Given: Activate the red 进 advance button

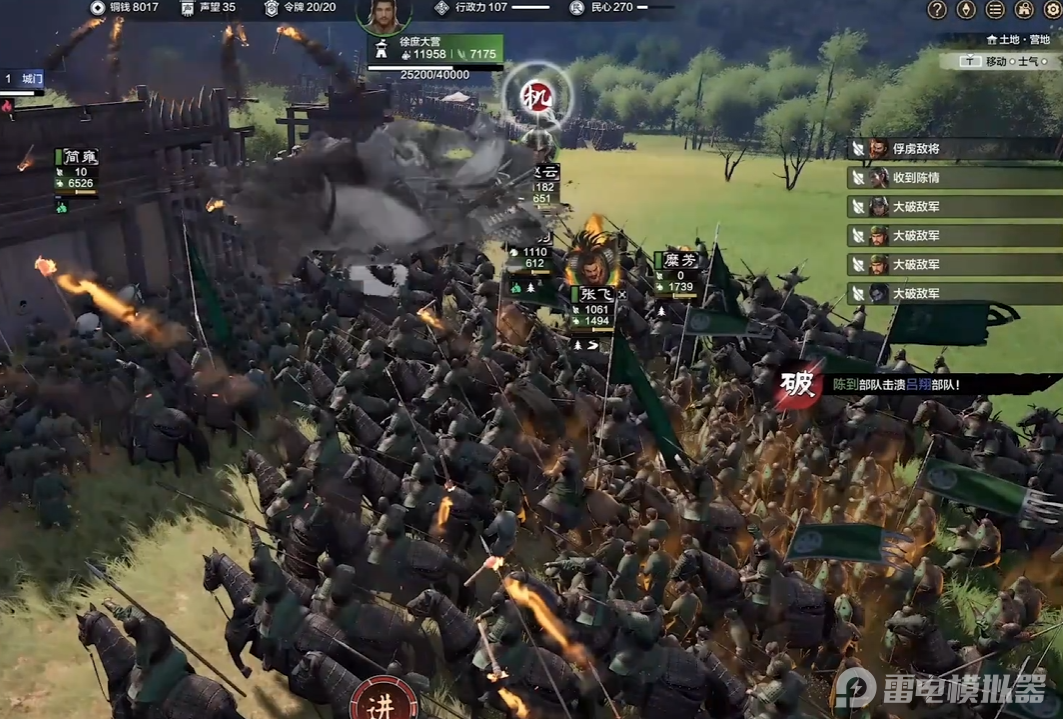Looking at the screenshot, I should tap(385, 700).
